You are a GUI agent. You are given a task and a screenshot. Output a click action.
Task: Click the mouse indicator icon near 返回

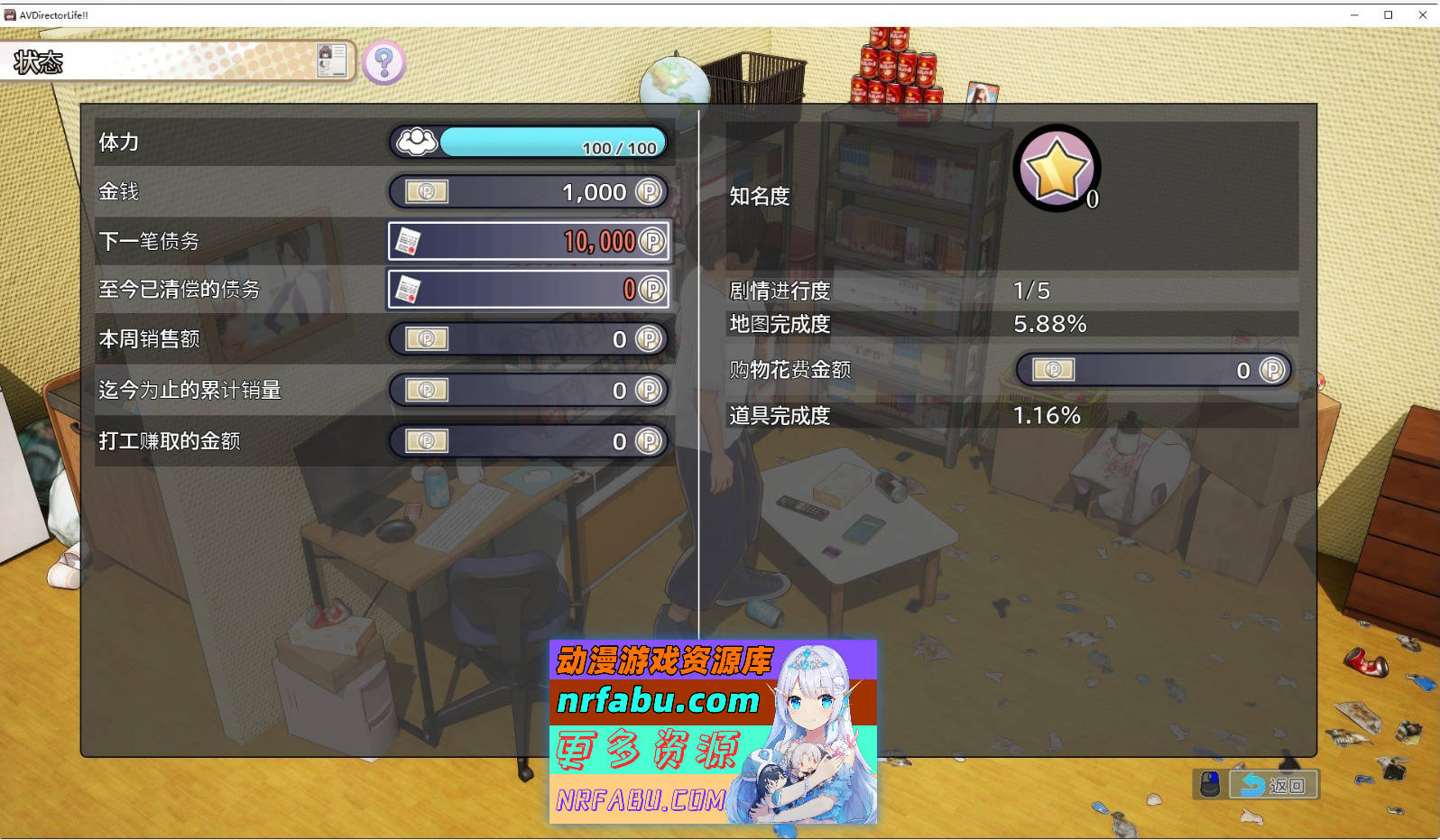coord(1210,784)
